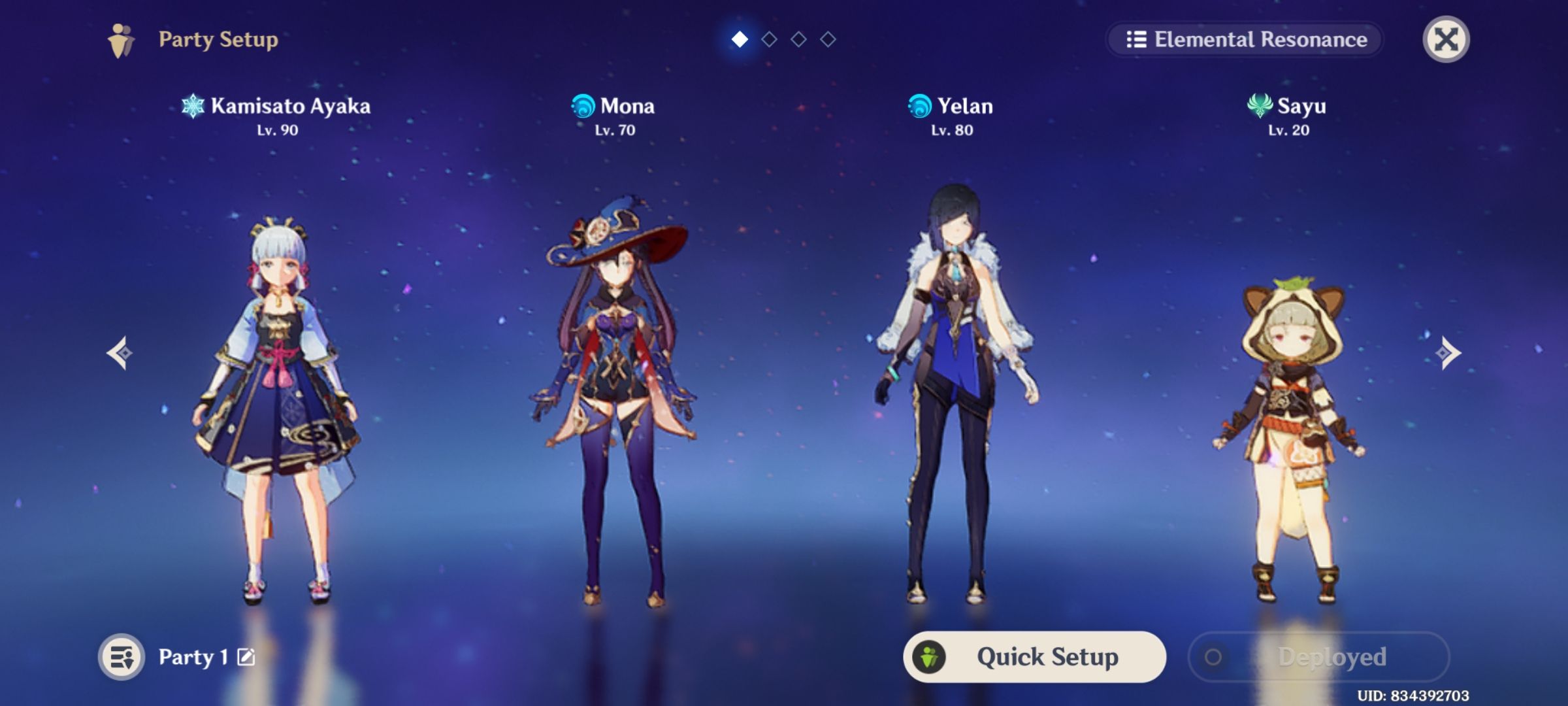The width and height of the screenshot is (1568, 706).
Task: Select the second page indicator diamond
Action: click(x=770, y=39)
